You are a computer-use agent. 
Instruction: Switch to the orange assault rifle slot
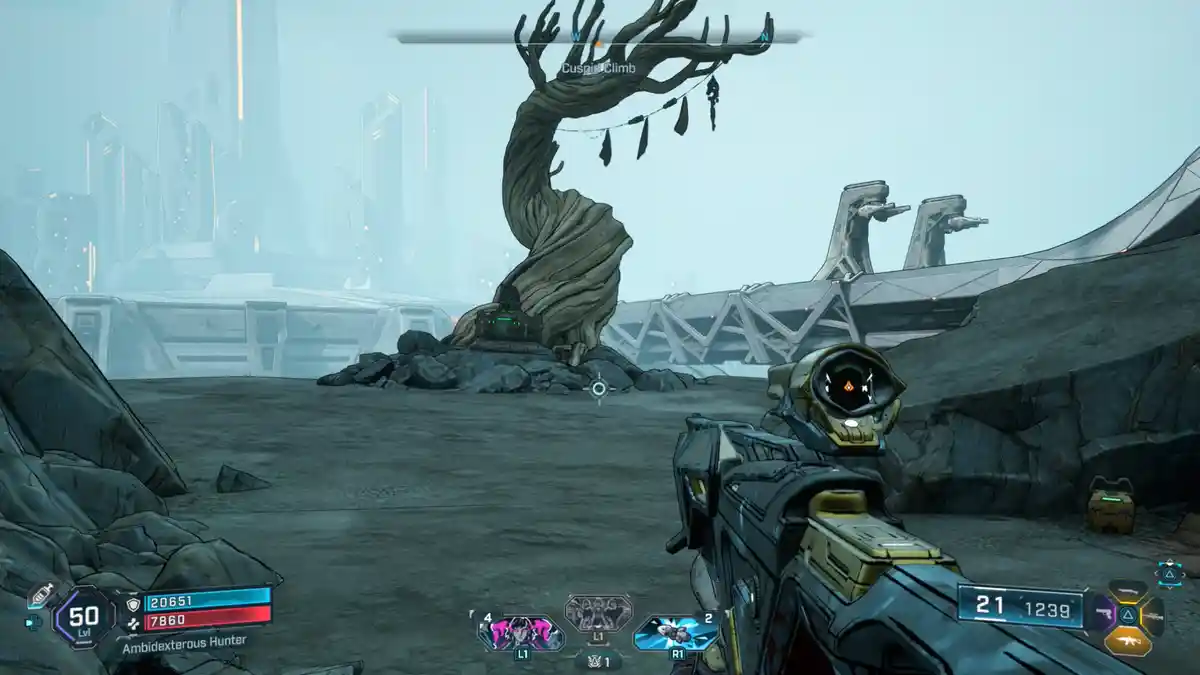[x=1128, y=641]
